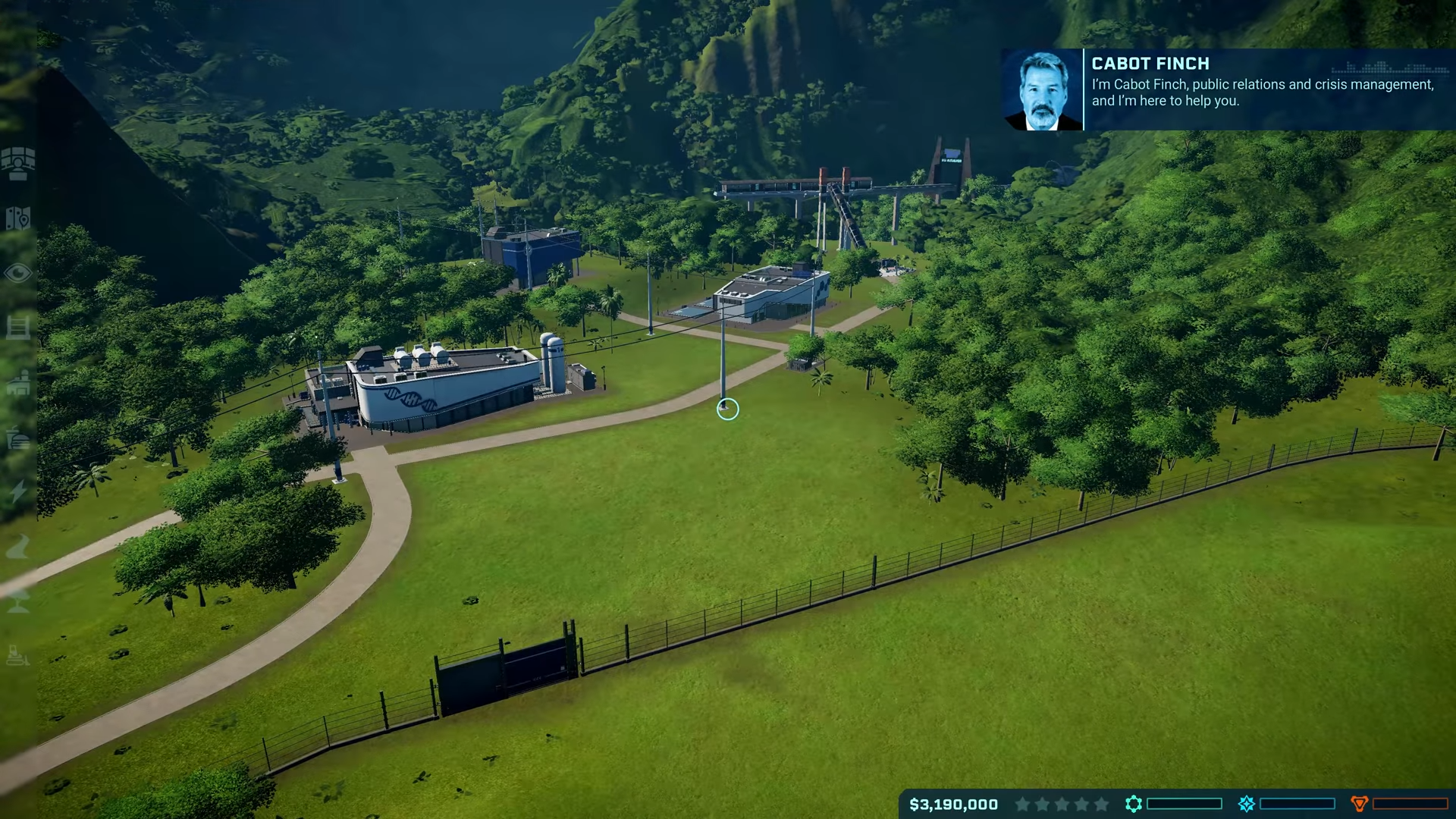Select the Science division reputation icon

1133,804
